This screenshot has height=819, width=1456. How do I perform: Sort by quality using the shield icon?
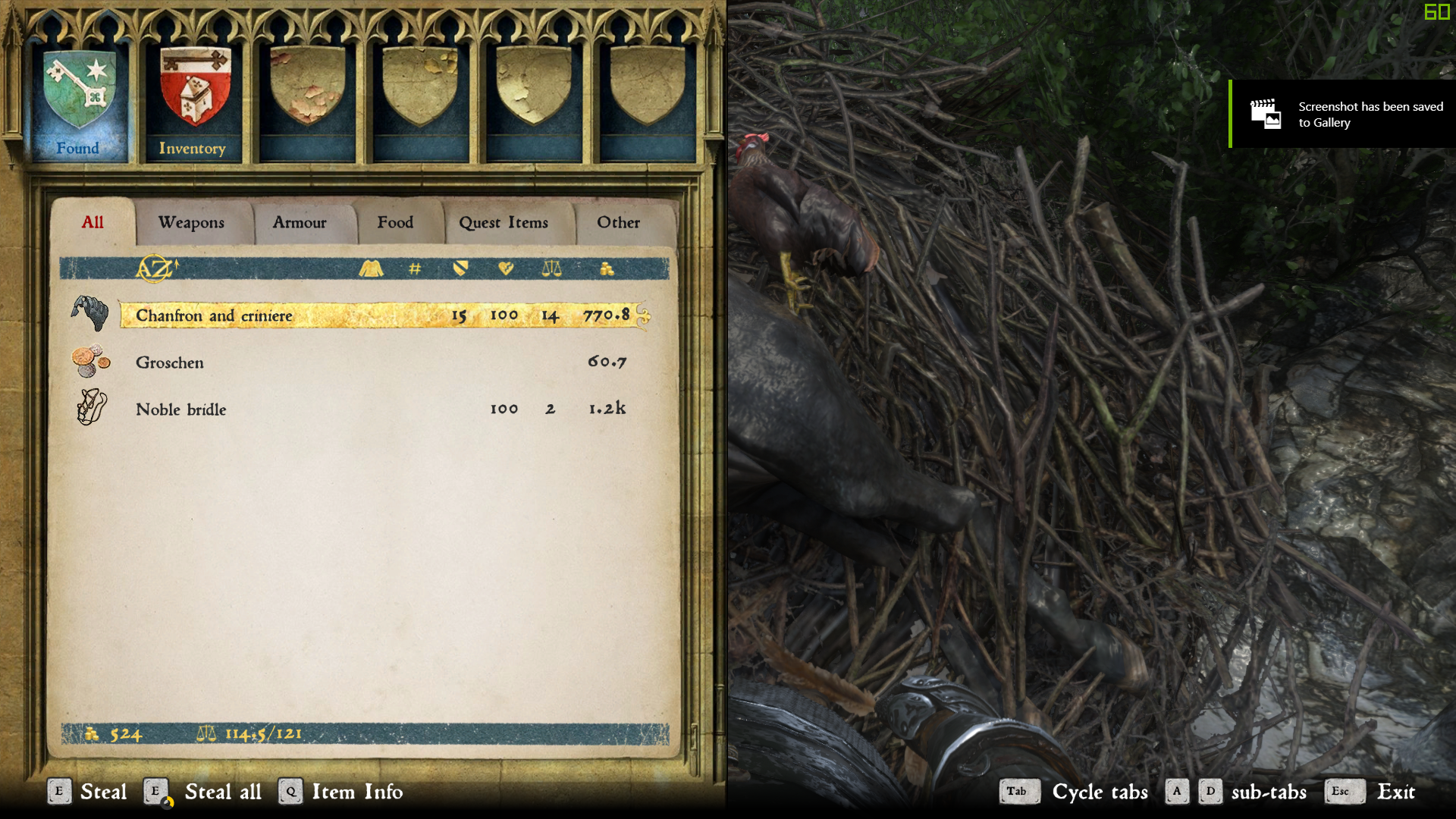[461, 268]
